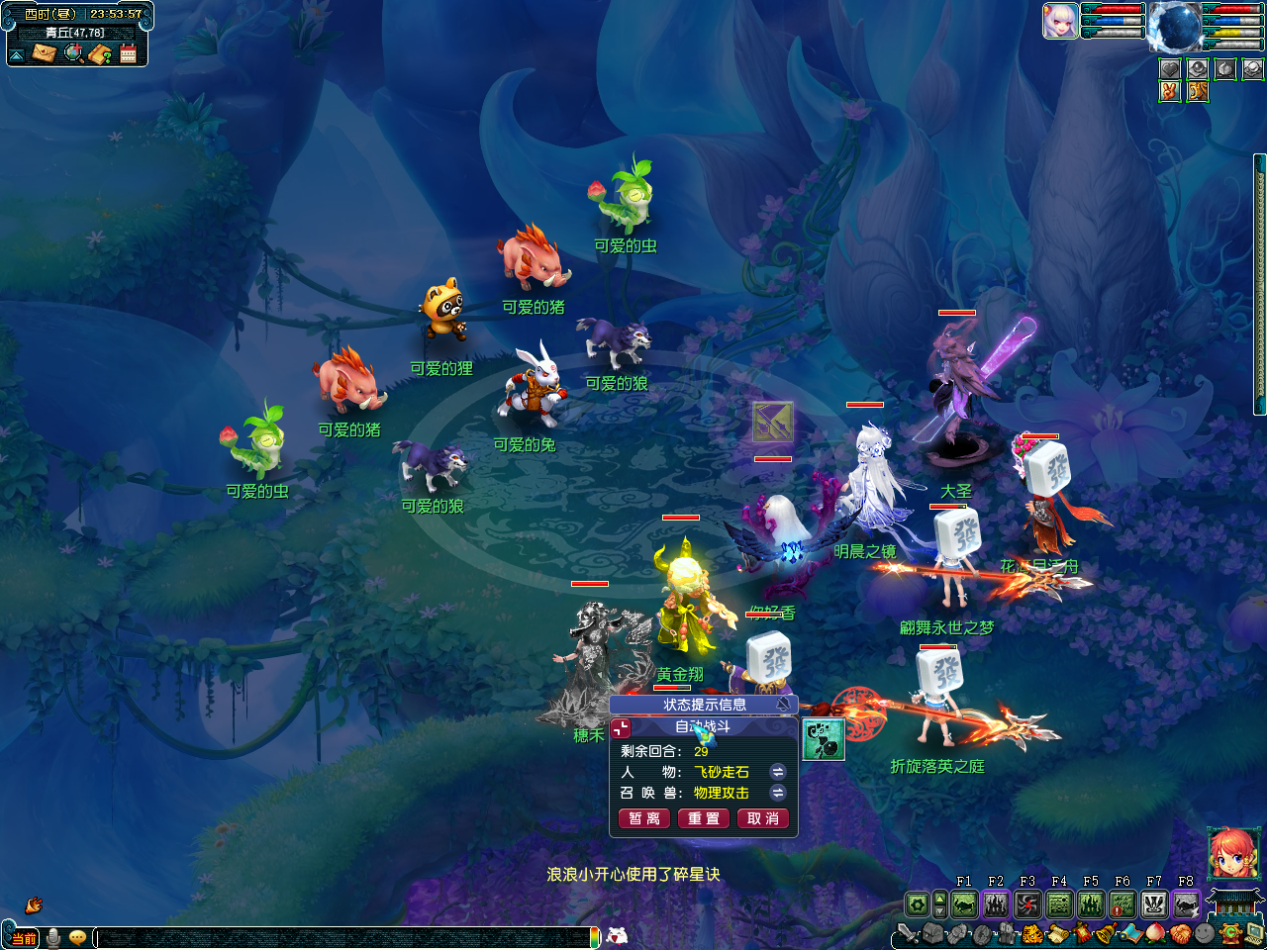Viewport: 1267px width, 950px height.
Task: Open the mail envelope icon
Action: coord(44,53)
